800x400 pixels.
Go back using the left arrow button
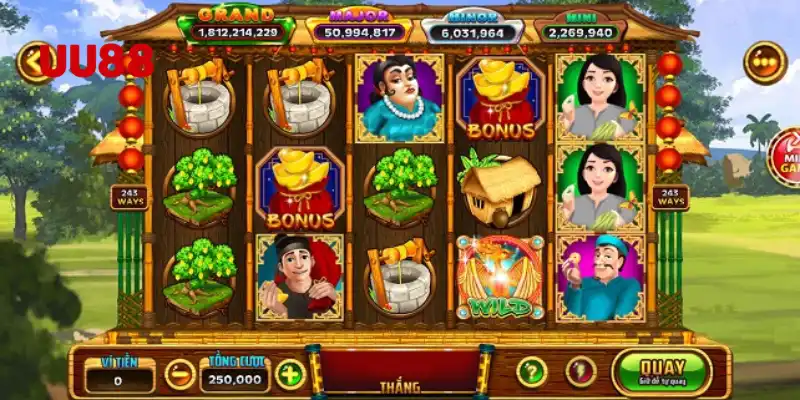(x=33, y=61)
